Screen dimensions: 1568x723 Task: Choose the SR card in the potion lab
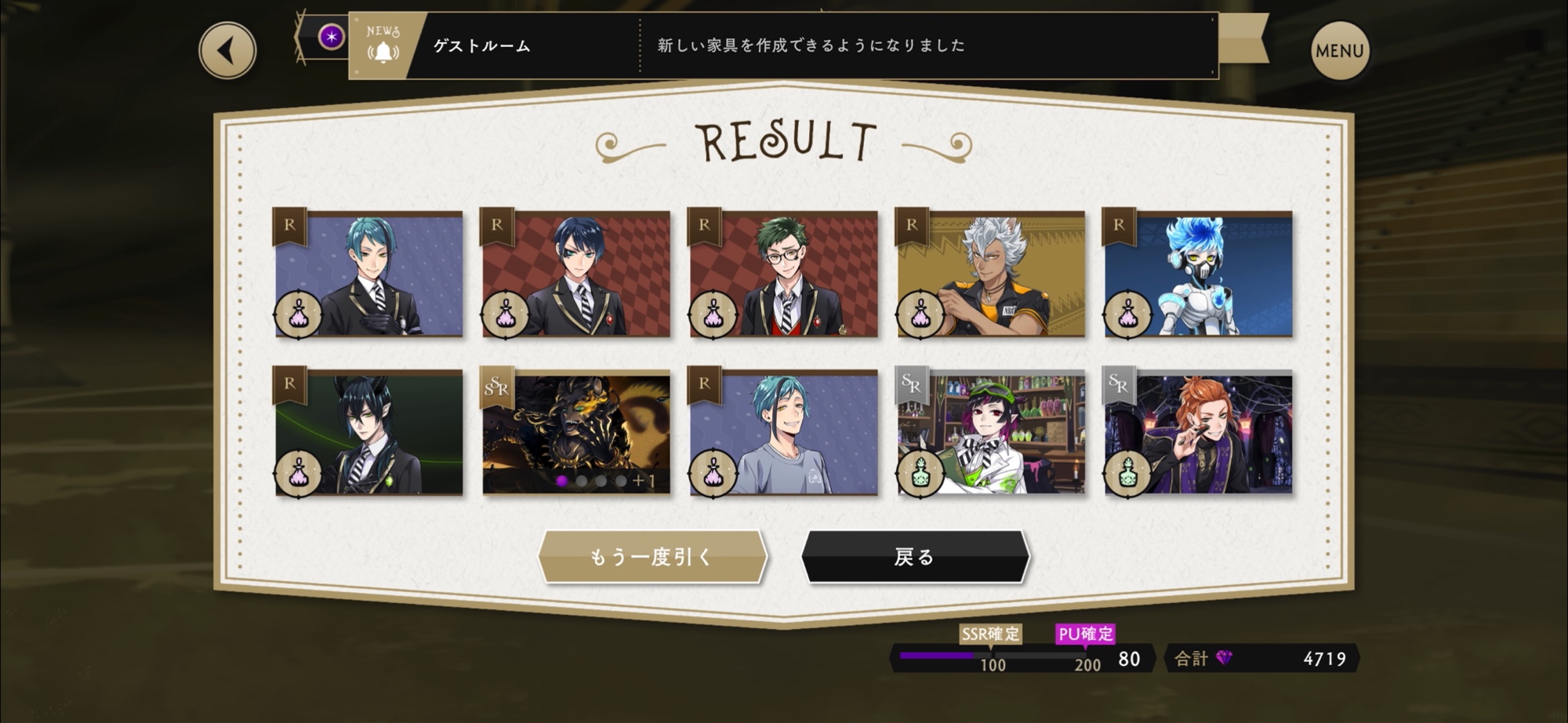991,433
